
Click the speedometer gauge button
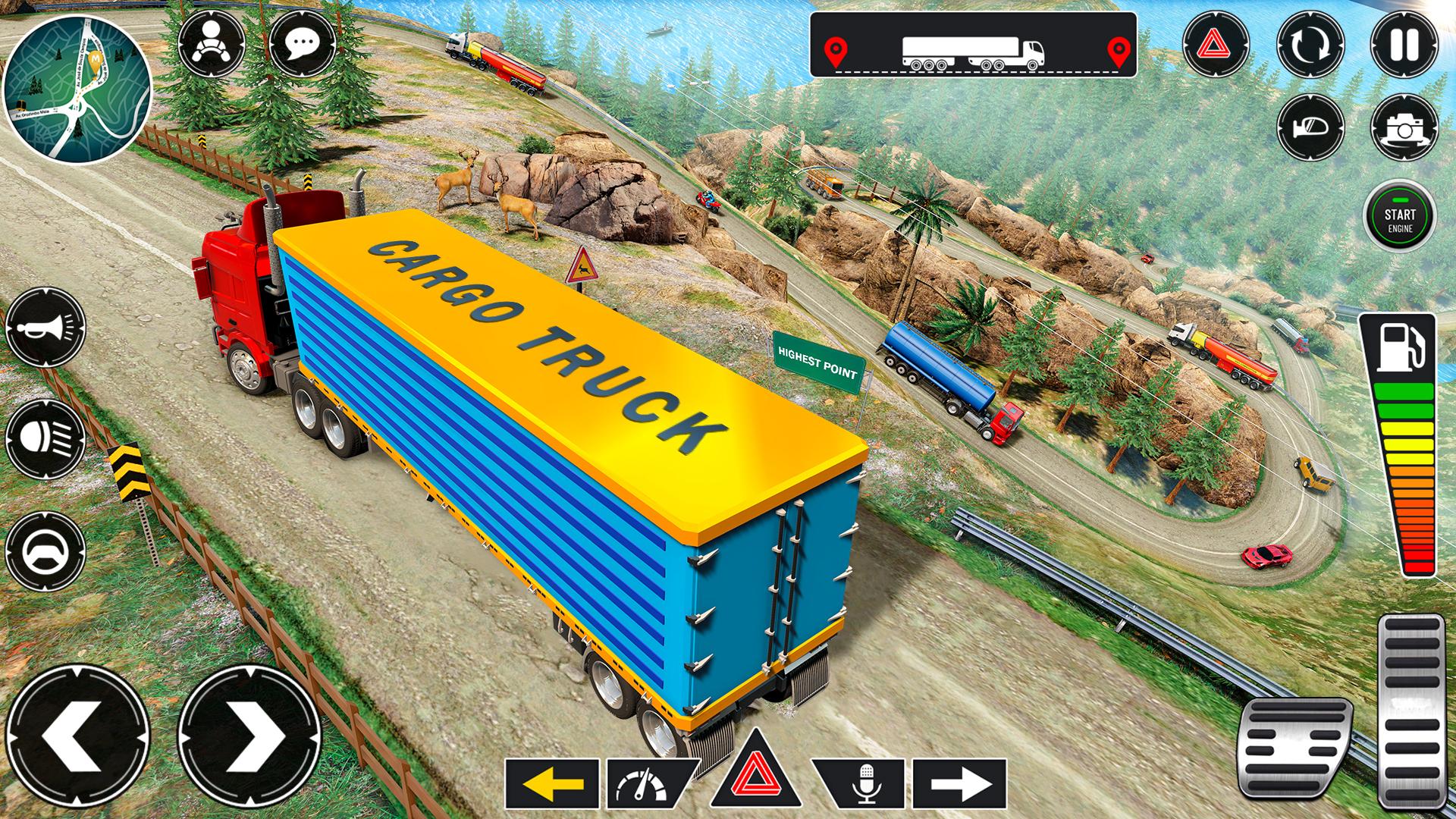pos(643,784)
